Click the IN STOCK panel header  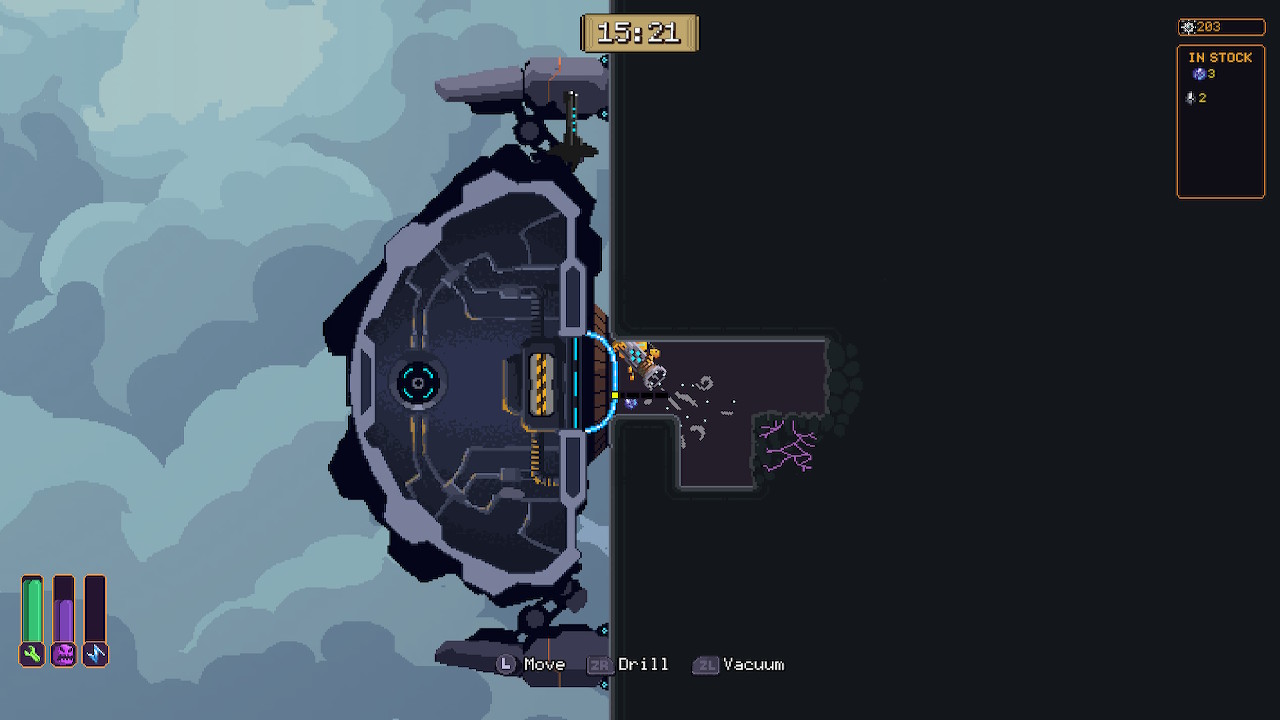(1219, 58)
